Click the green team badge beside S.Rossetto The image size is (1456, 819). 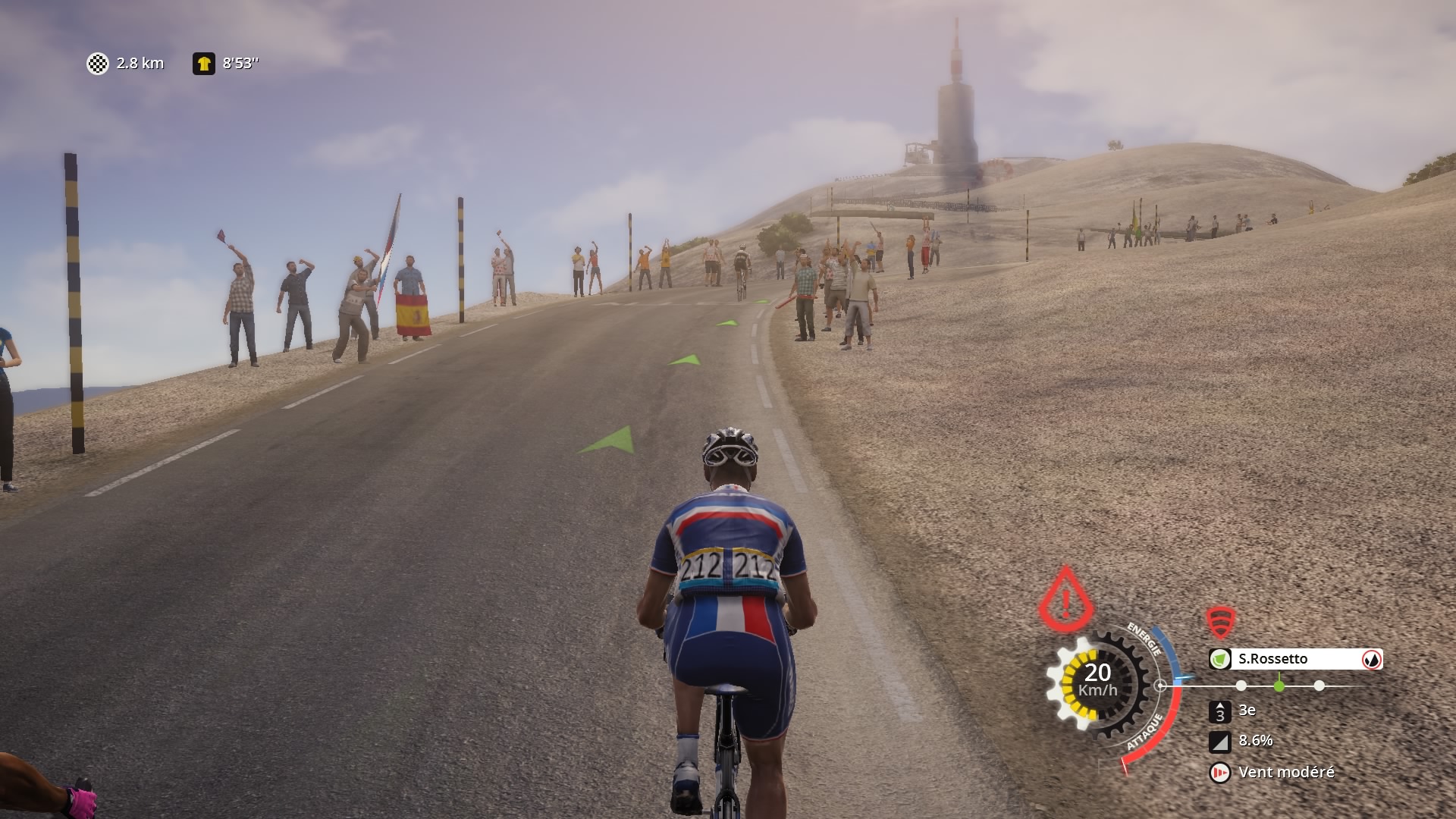pyautogui.click(x=1219, y=659)
